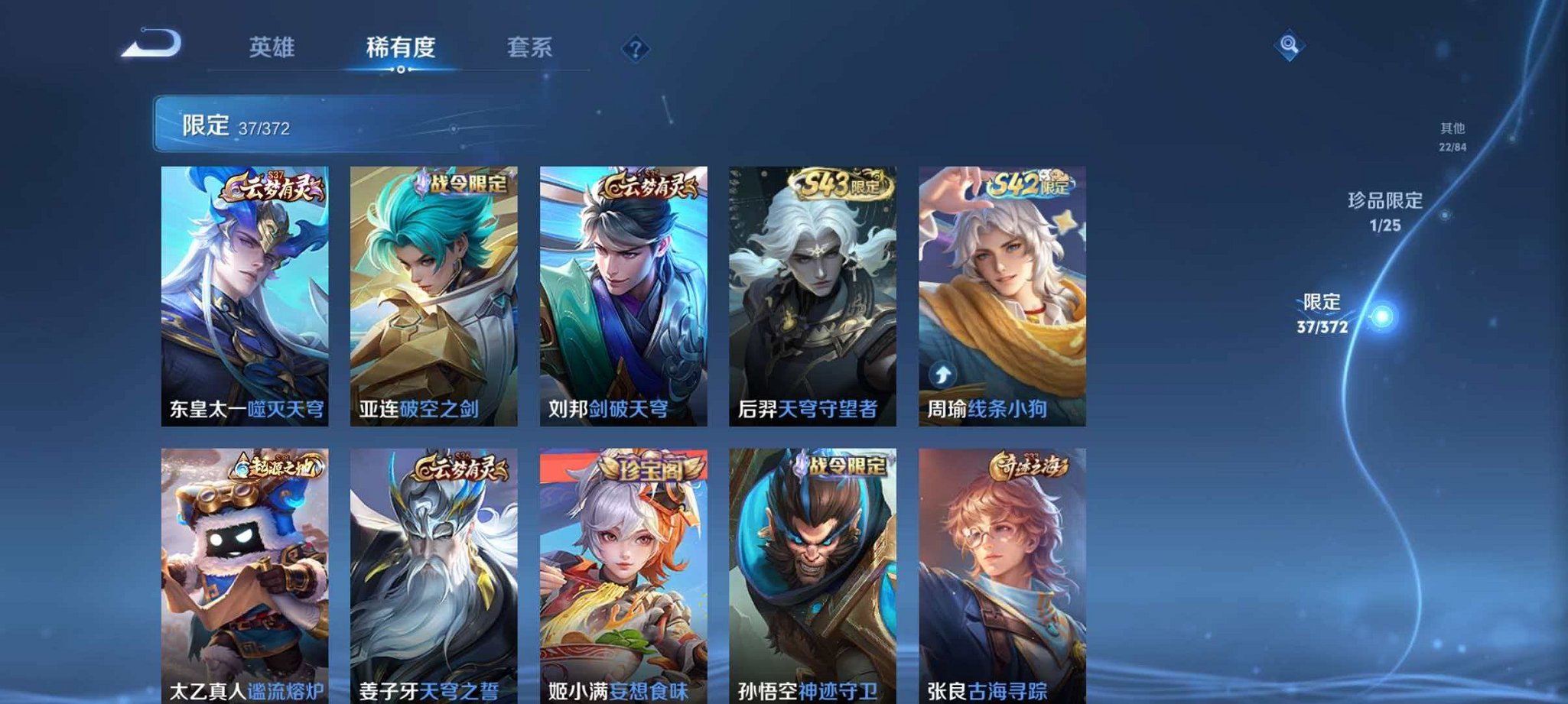The image size is (1568, 704).
Task: Click the S43限定 badge on 后羿's card
Action: [838, 183]
